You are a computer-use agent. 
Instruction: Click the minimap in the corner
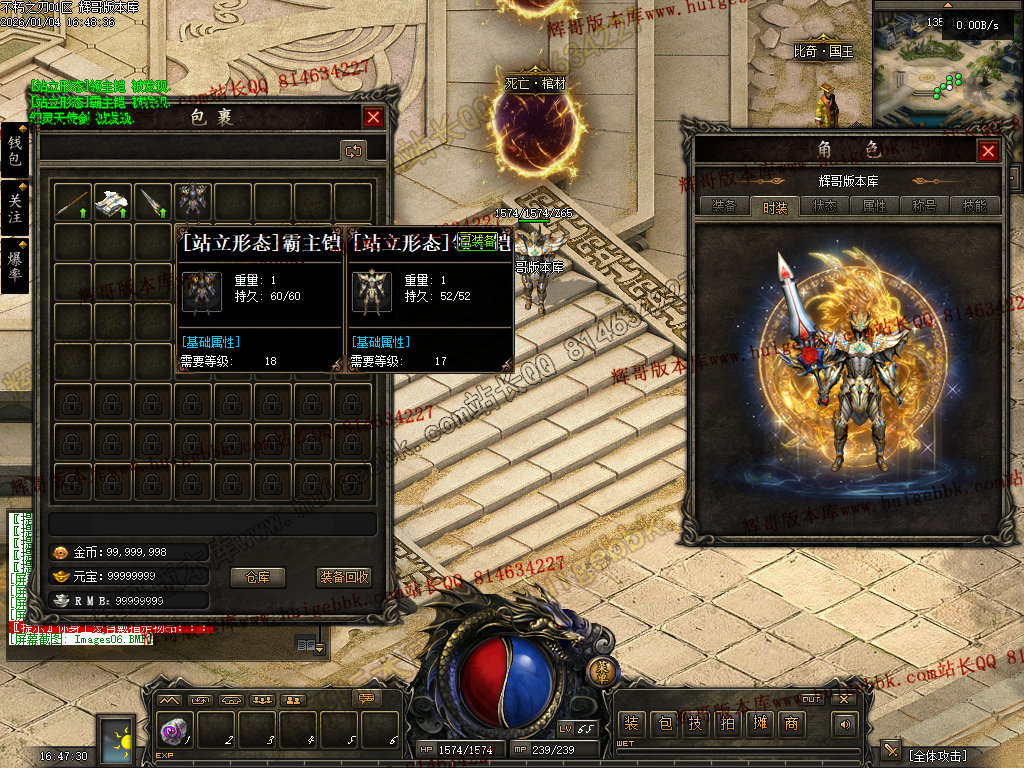pos(947,62)
